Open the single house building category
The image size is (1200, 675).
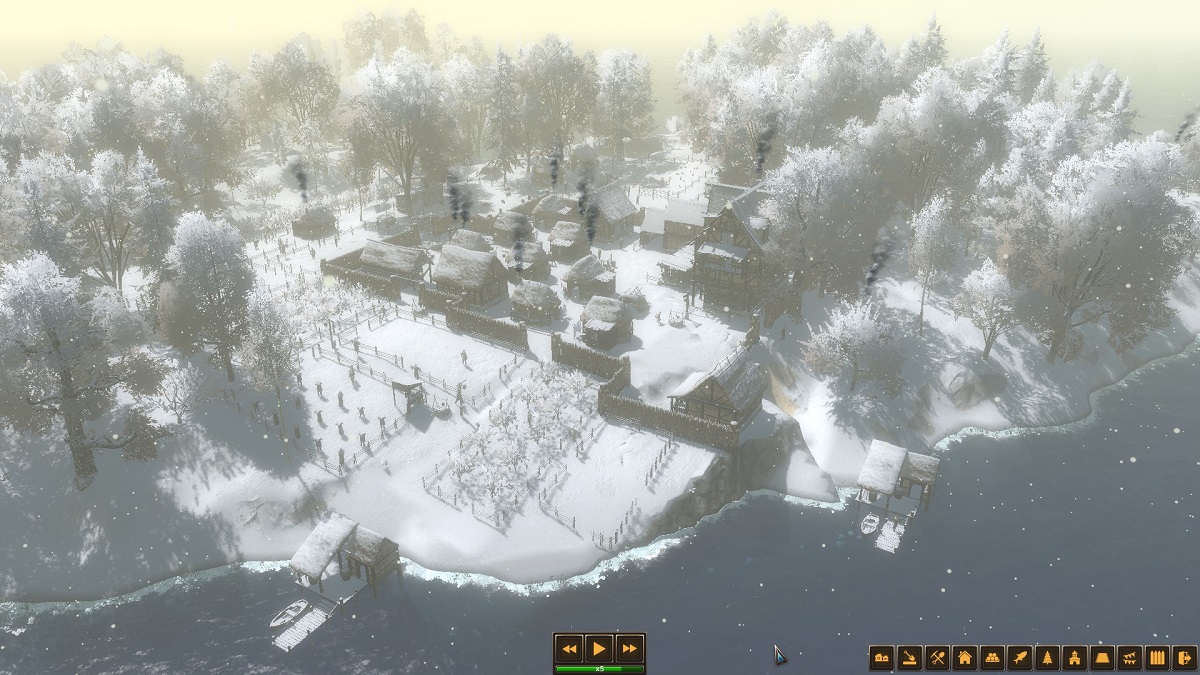tap(965, 657)
